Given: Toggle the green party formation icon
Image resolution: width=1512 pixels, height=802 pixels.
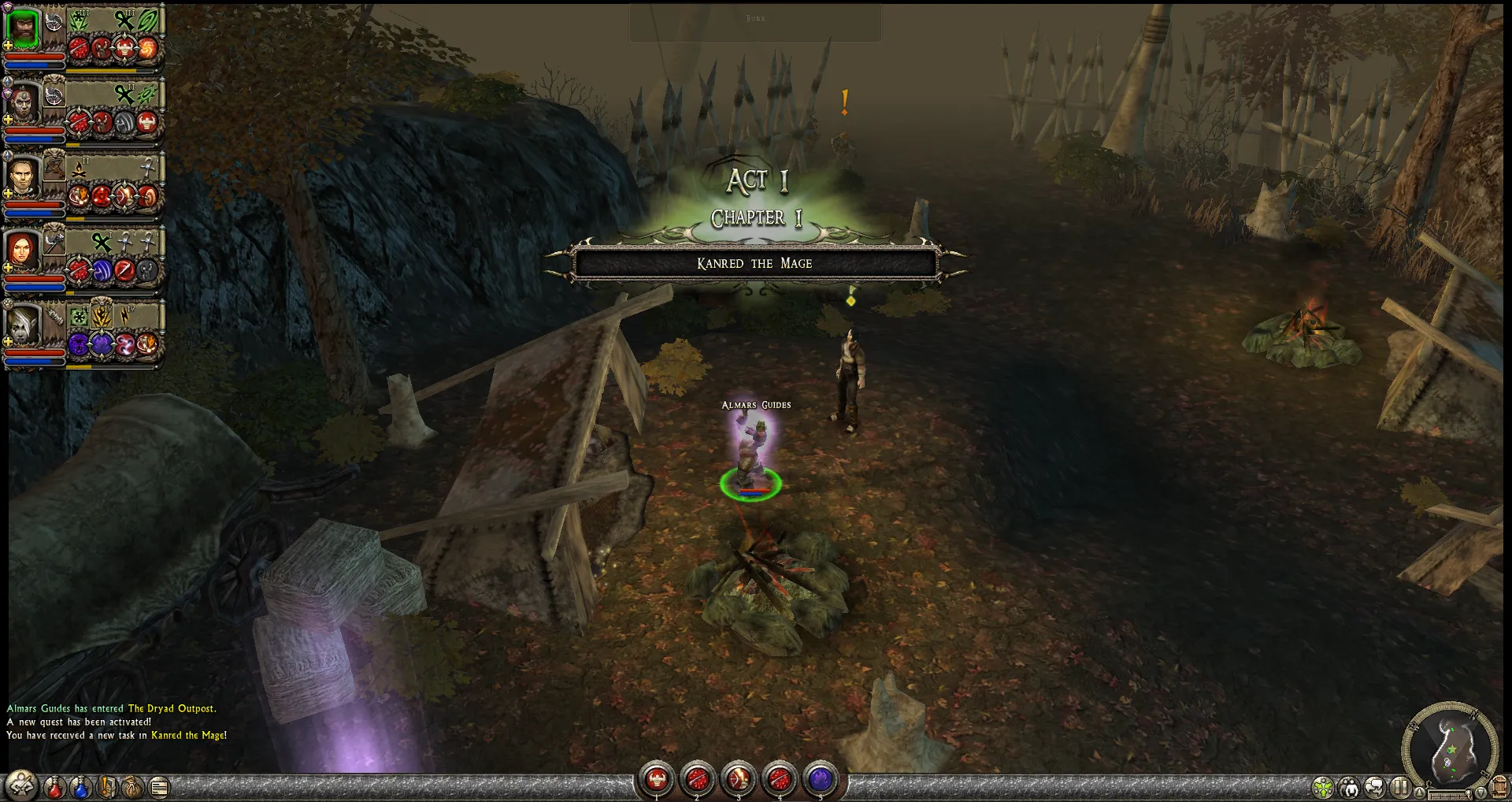Looking at the screenshot, I should (x=1323, y=787).
